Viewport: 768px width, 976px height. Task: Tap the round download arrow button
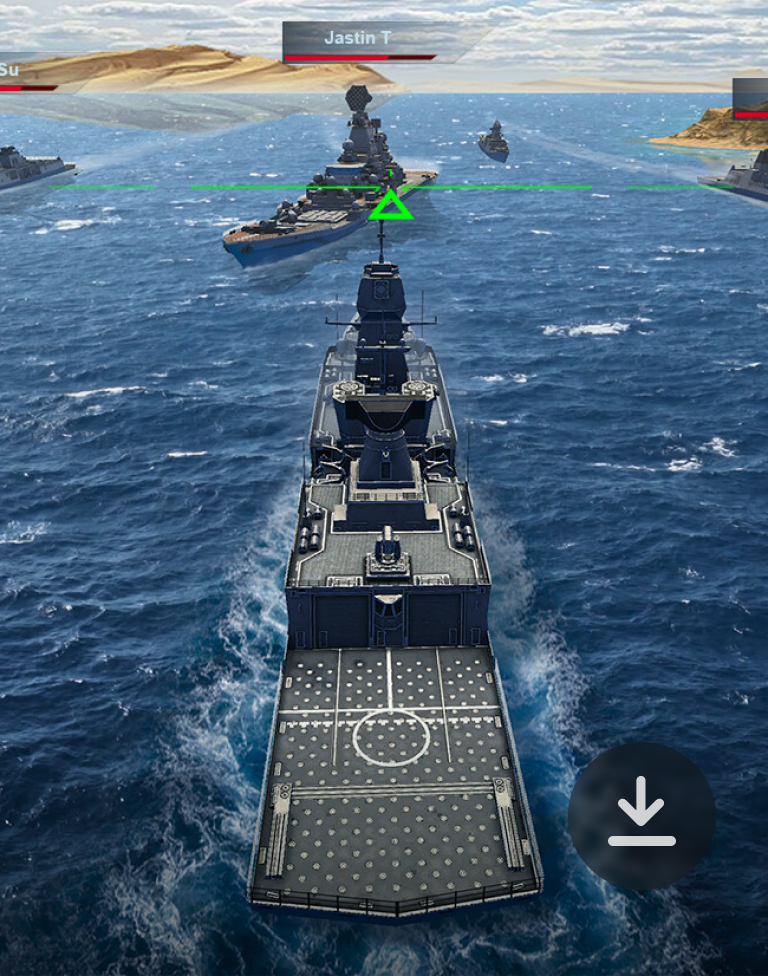[x=641, y=815]
